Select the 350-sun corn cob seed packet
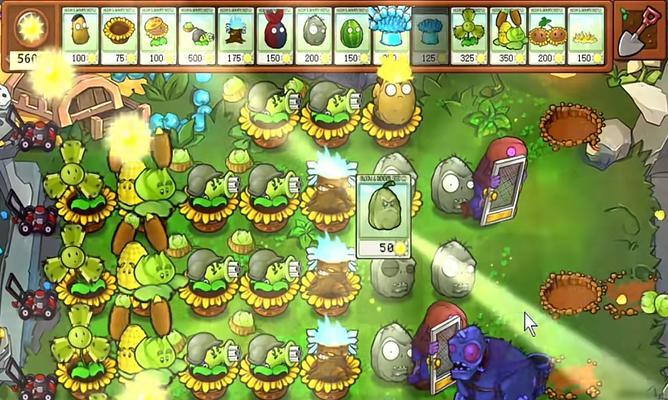 coord(507,36)
